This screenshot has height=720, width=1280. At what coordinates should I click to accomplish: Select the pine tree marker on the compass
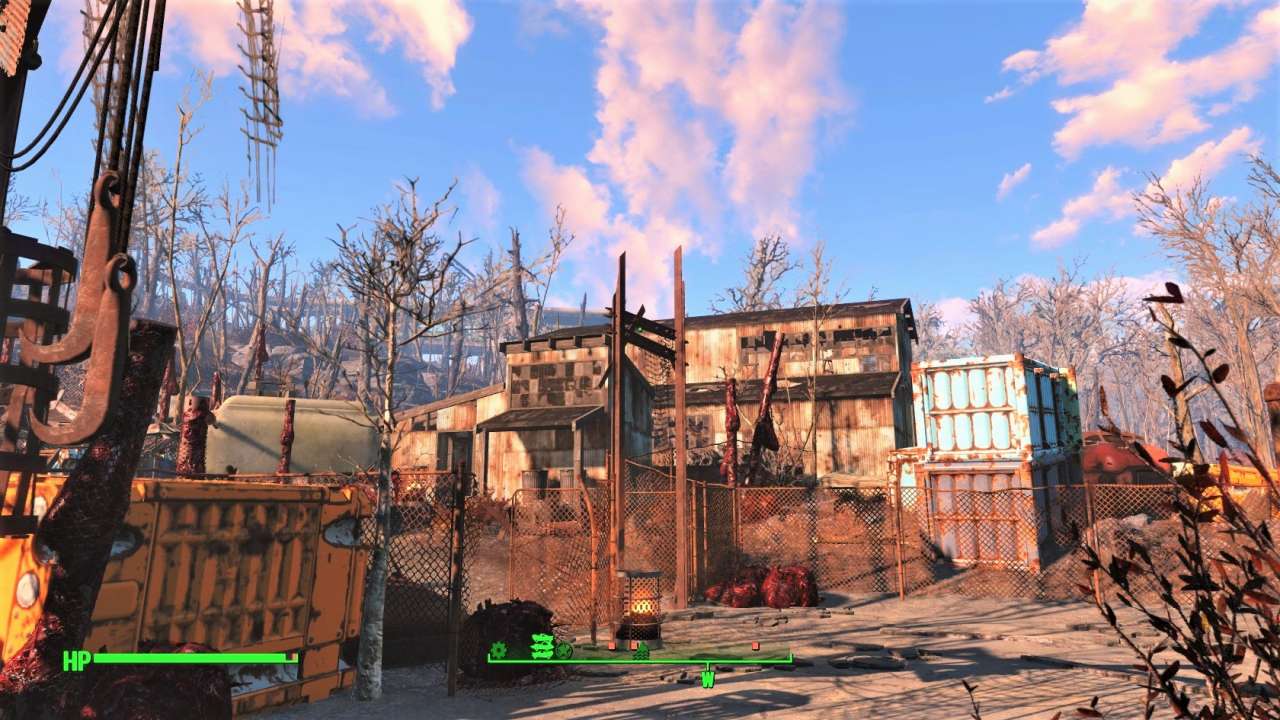tap(641, 652)
